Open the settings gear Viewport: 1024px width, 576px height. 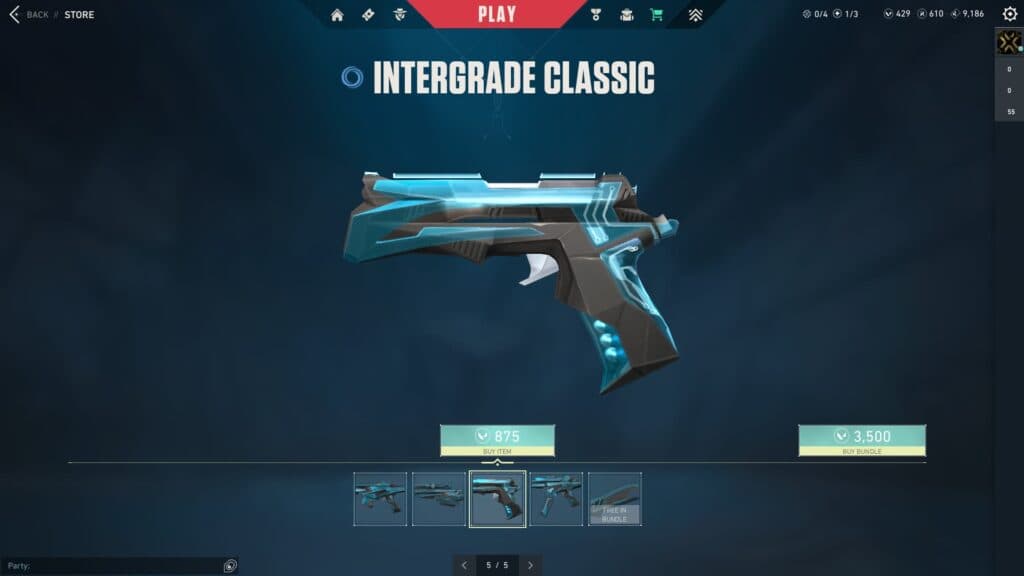tap(1010, 14)
